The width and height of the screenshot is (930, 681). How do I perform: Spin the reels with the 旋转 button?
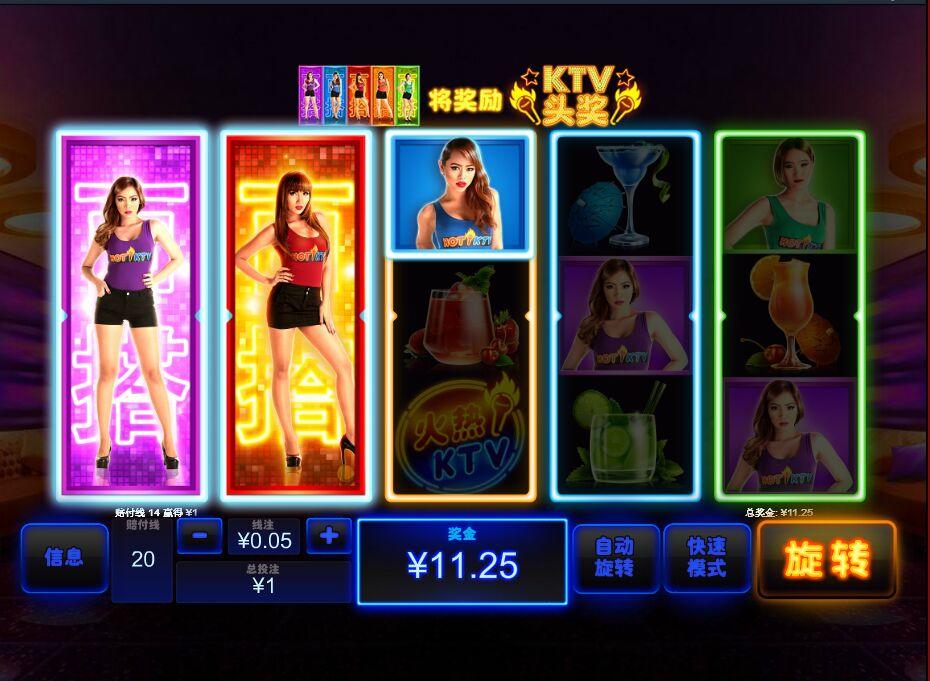click(826, 560)
